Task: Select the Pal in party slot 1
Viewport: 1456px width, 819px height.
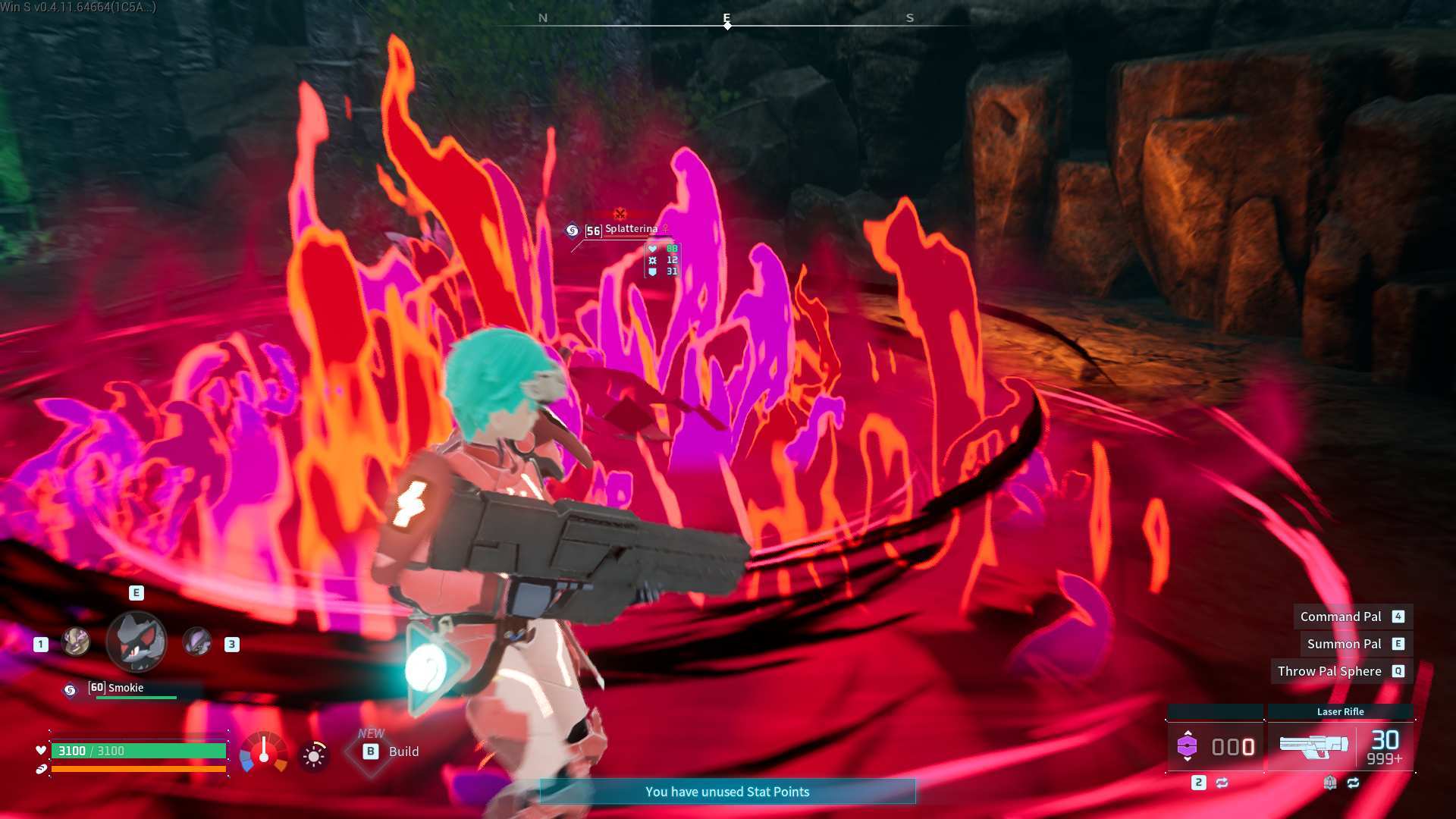Action: [x=75, y=642]
